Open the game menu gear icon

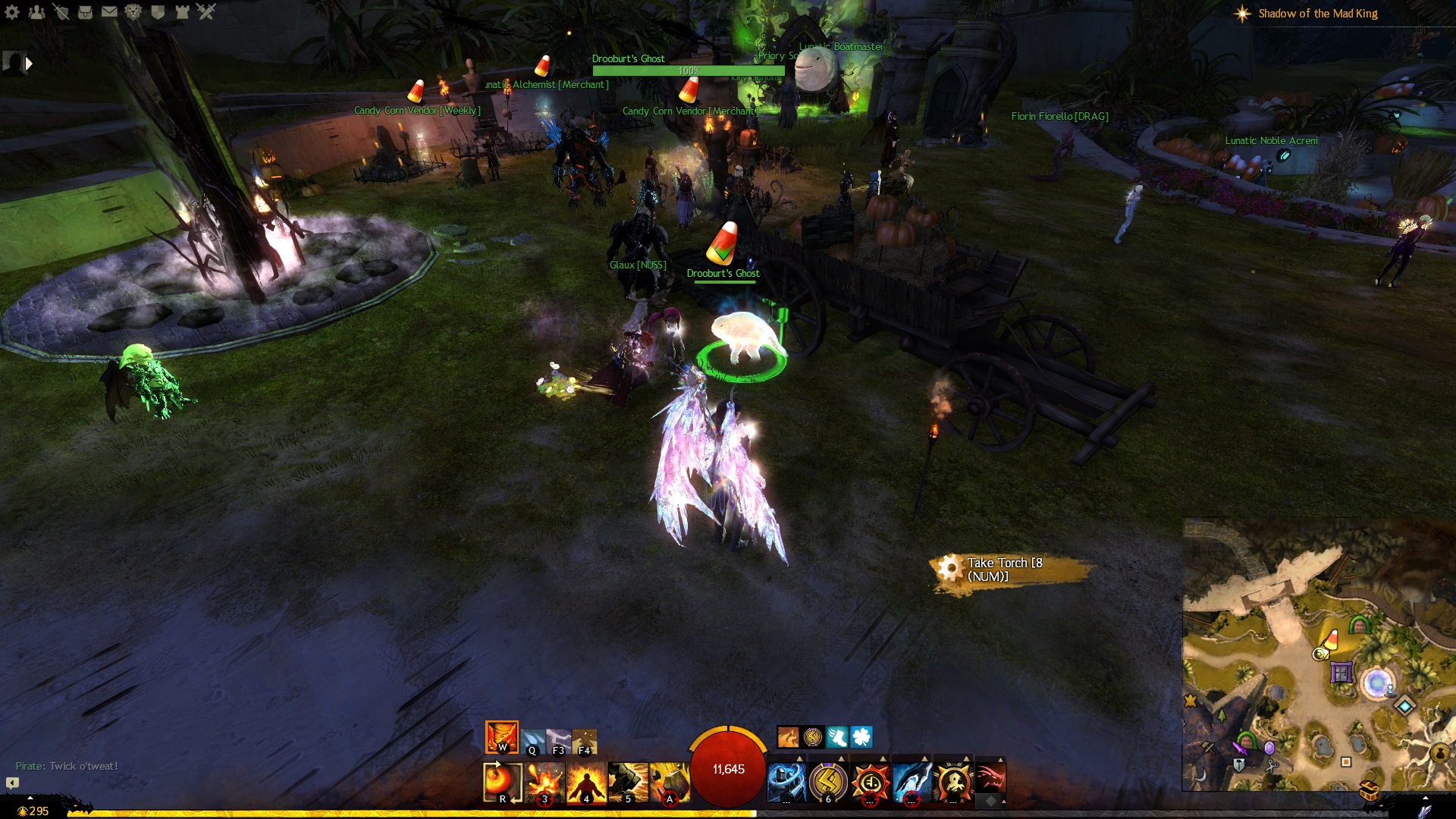[12, 11]
